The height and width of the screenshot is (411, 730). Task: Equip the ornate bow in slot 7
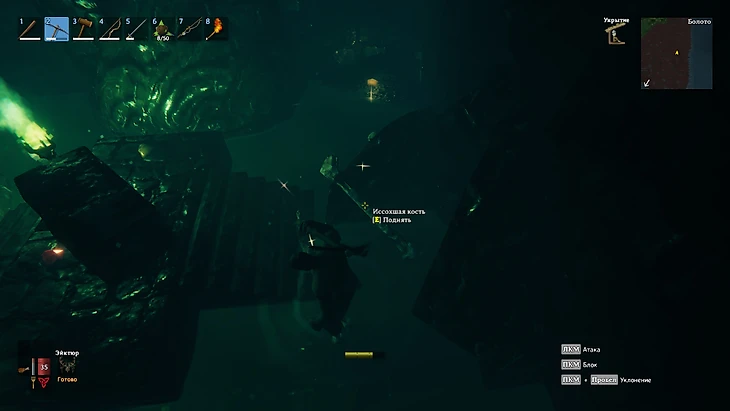(190, 29)
